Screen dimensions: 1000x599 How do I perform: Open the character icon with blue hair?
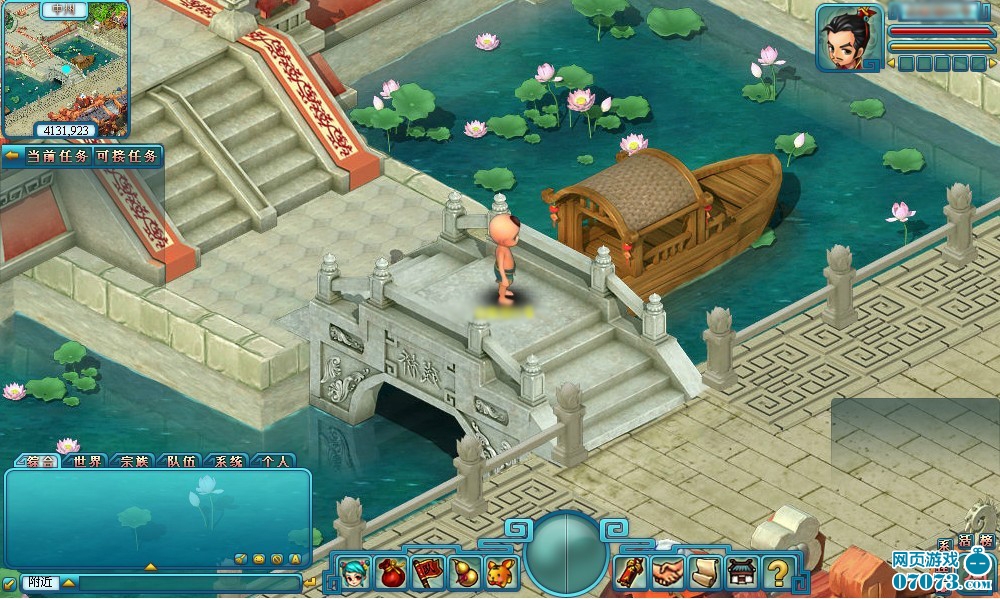click(353, 573)
